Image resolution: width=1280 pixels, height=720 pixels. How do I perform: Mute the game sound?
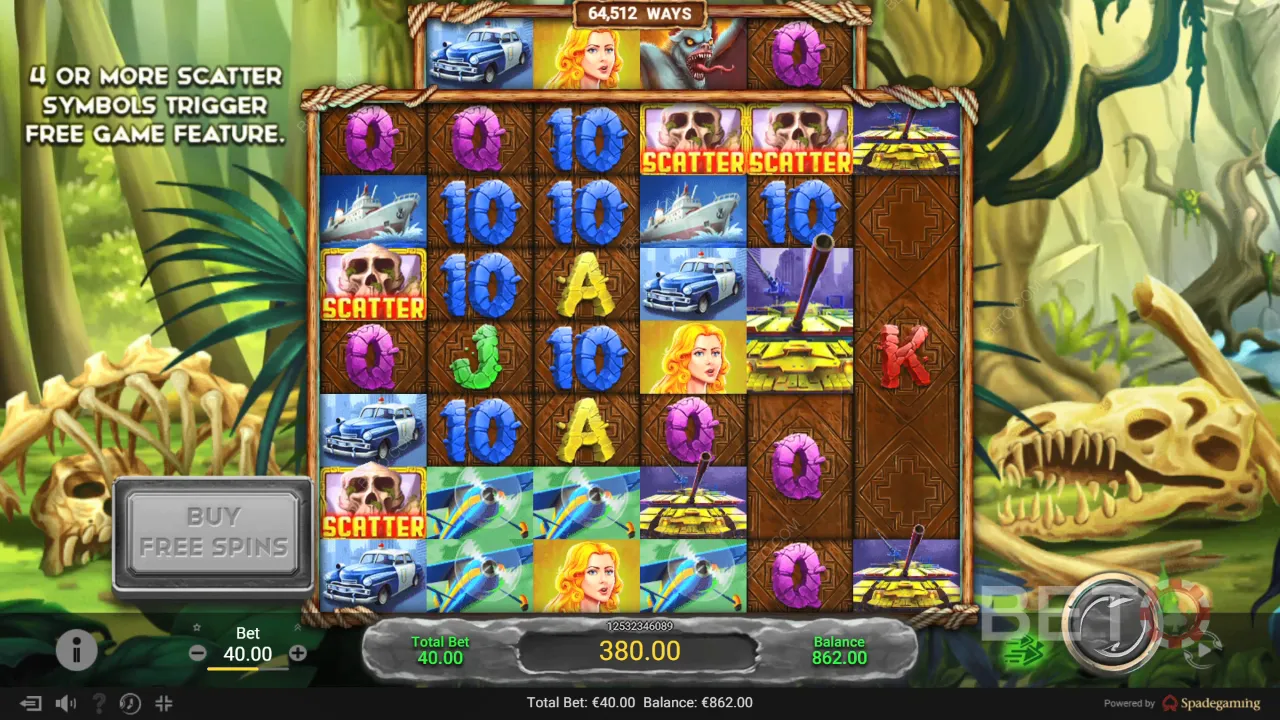(x=66, y=703)
